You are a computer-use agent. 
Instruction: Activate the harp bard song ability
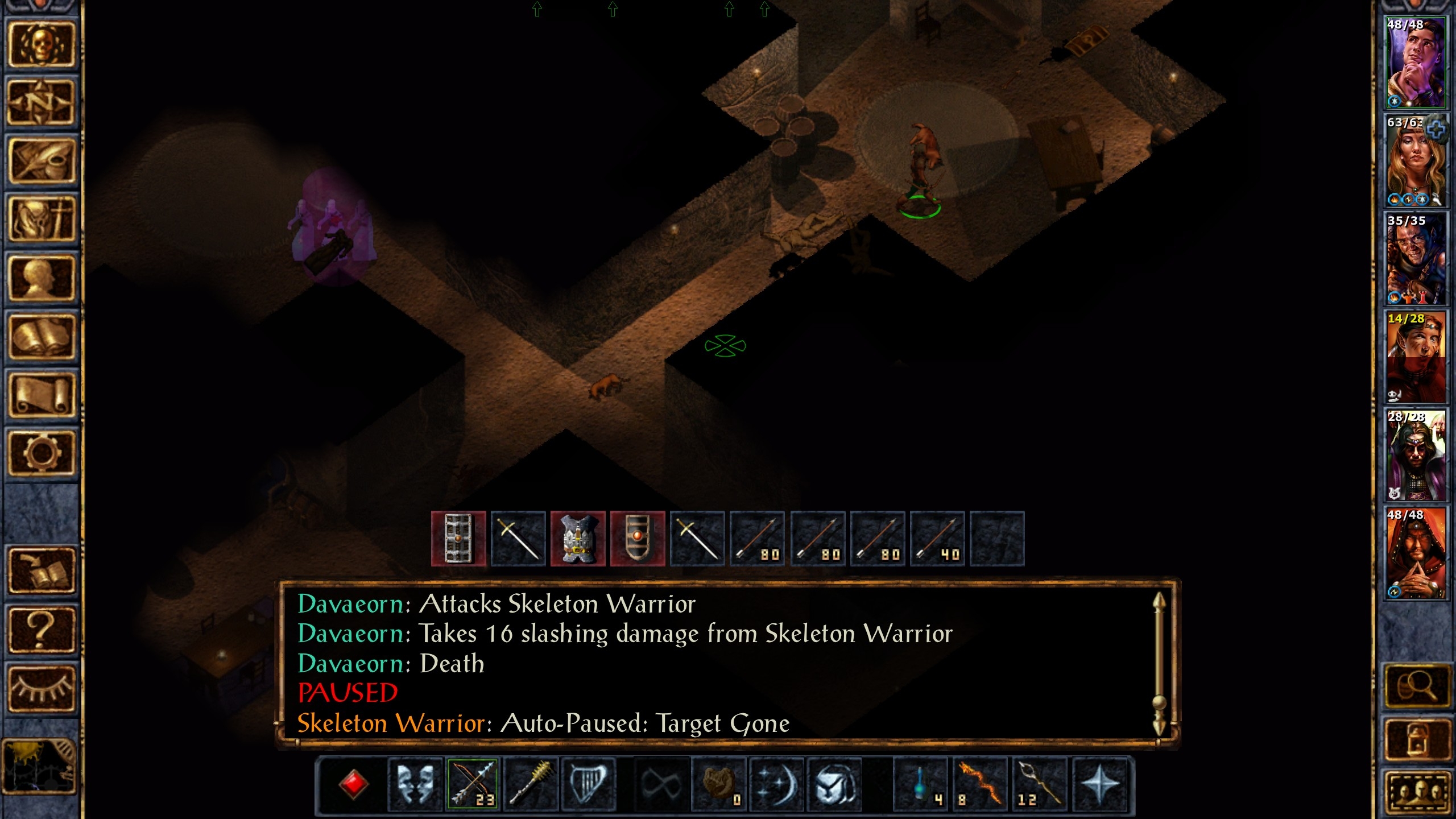coord(588,784)
